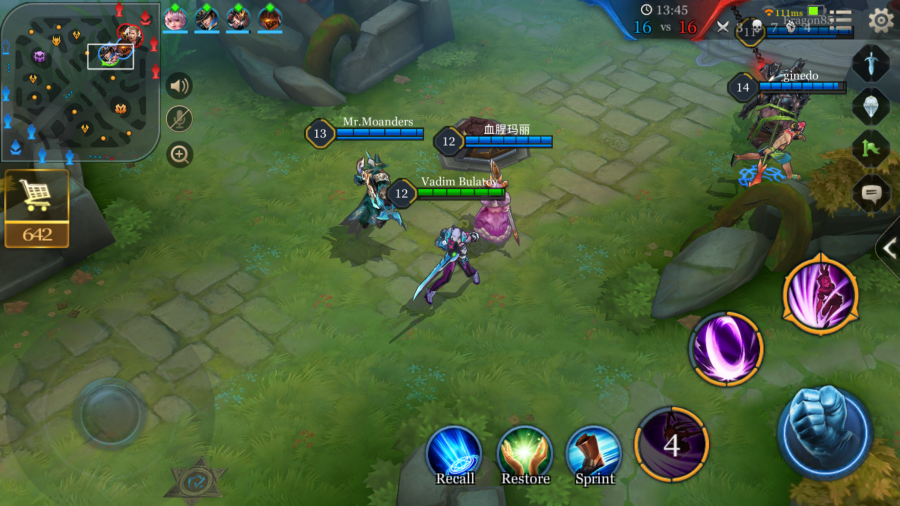
Task: Open the quick chat bubble
Action: coord(870,193)
